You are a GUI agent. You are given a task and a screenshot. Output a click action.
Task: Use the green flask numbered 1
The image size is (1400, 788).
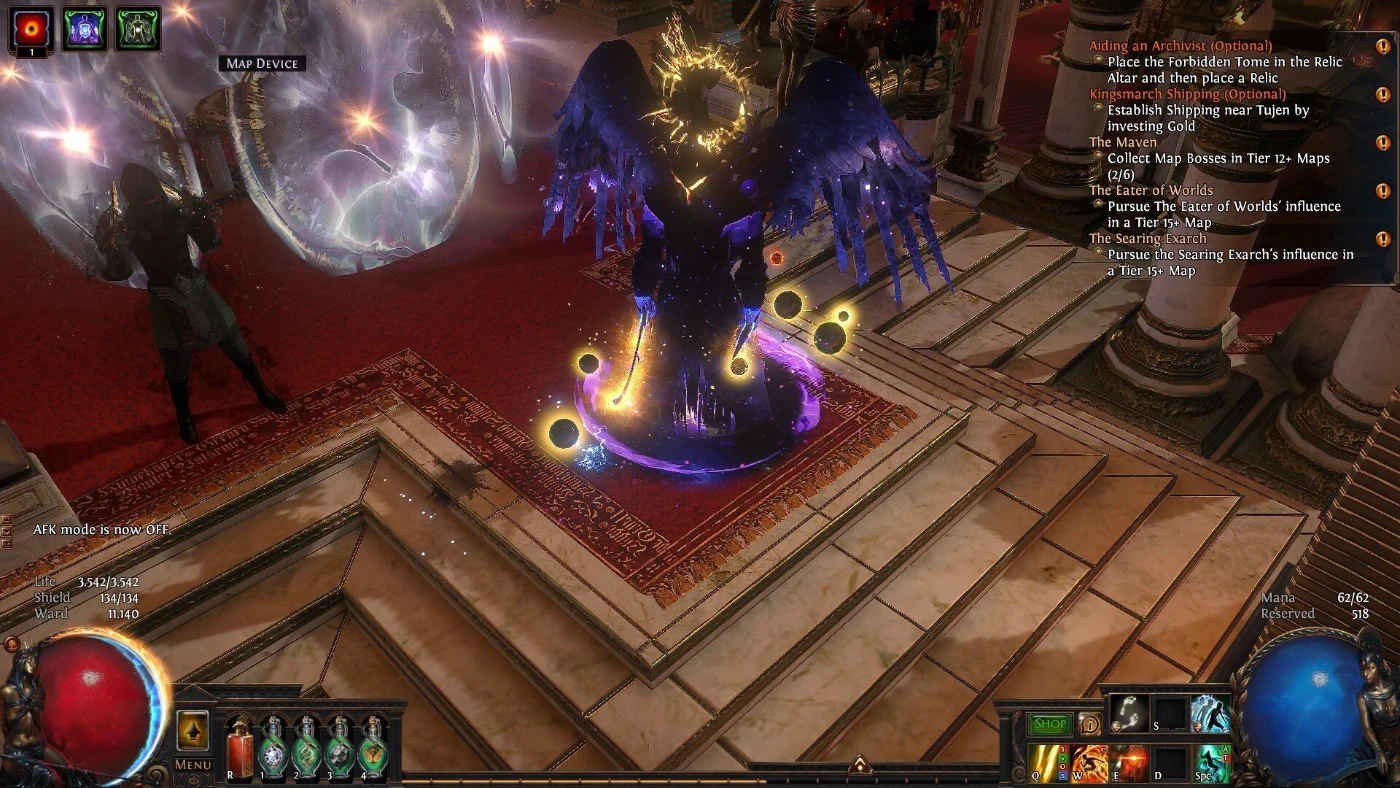(274, 748)
